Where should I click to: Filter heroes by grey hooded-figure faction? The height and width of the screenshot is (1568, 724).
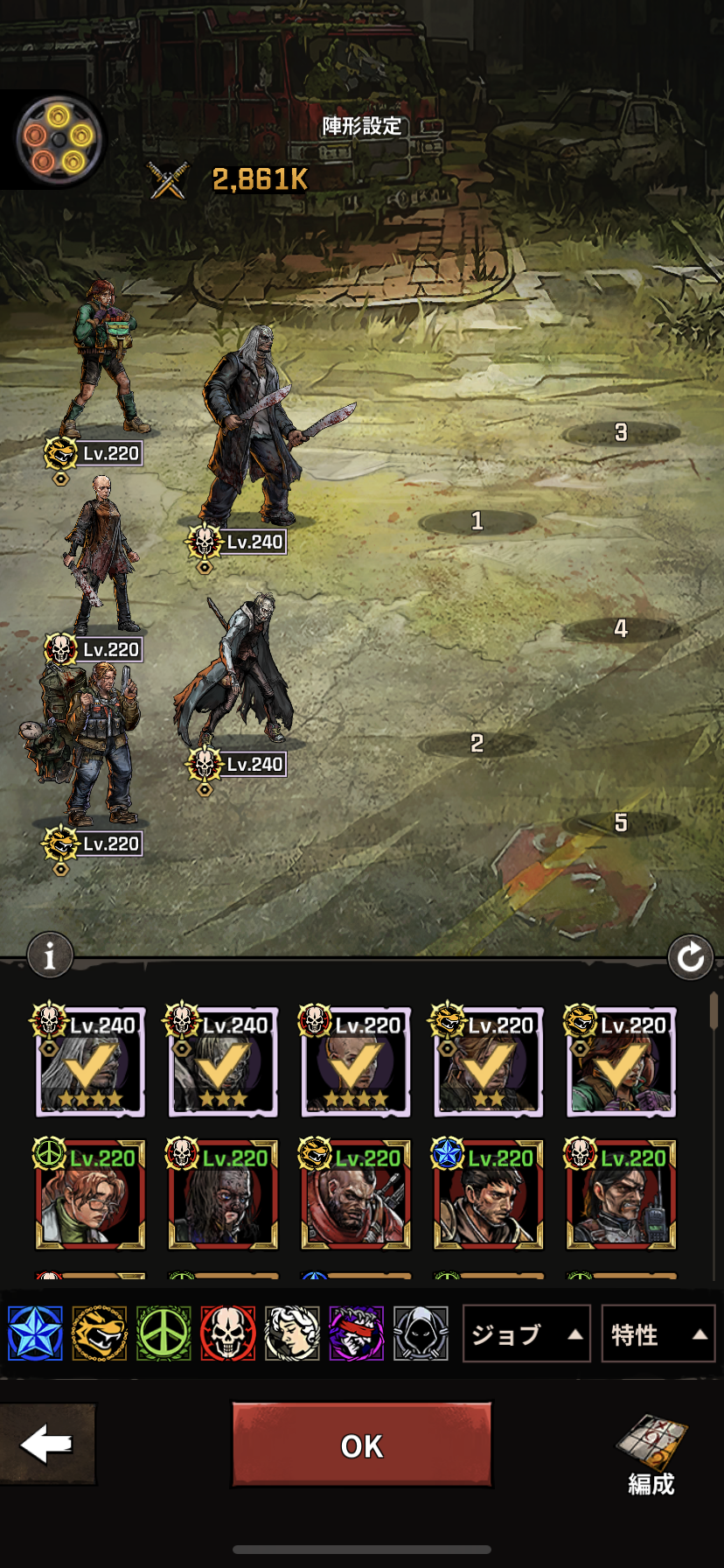click(421, 1333)
